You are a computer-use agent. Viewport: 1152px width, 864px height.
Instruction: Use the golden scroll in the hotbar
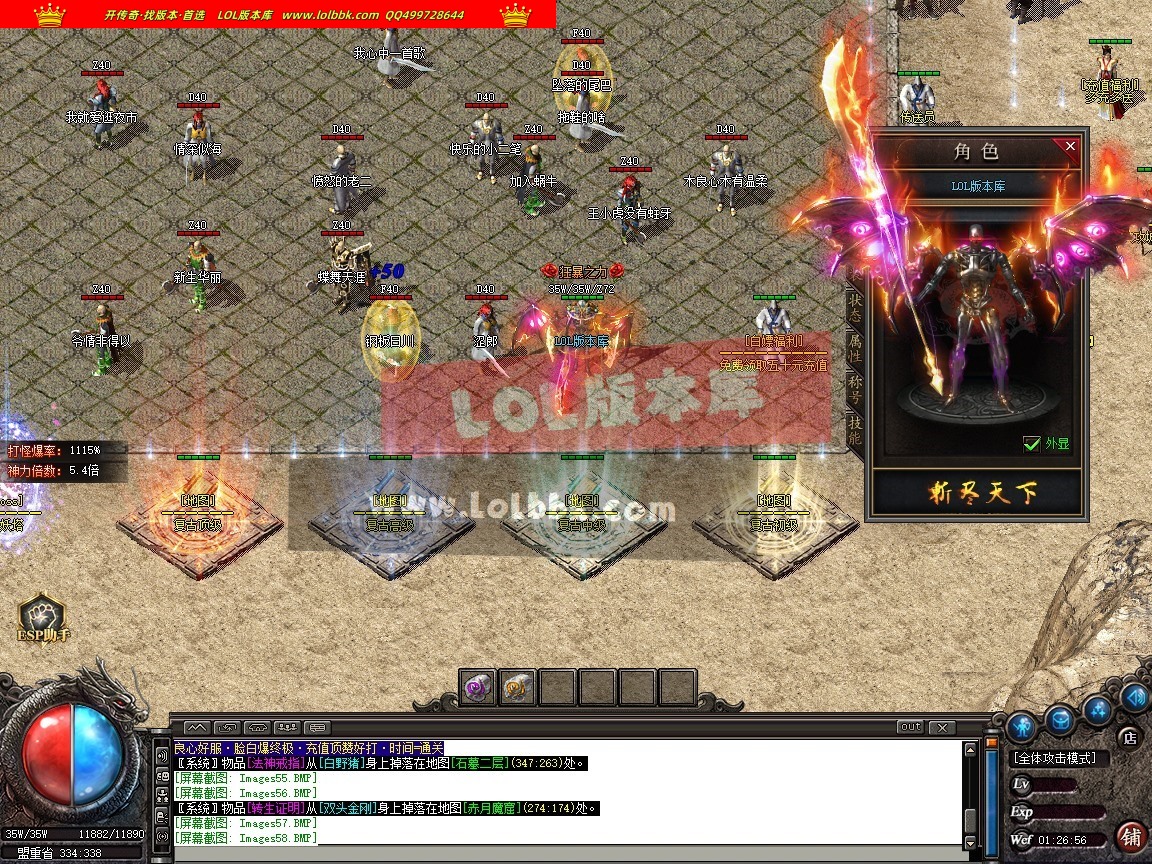point(517,687)
